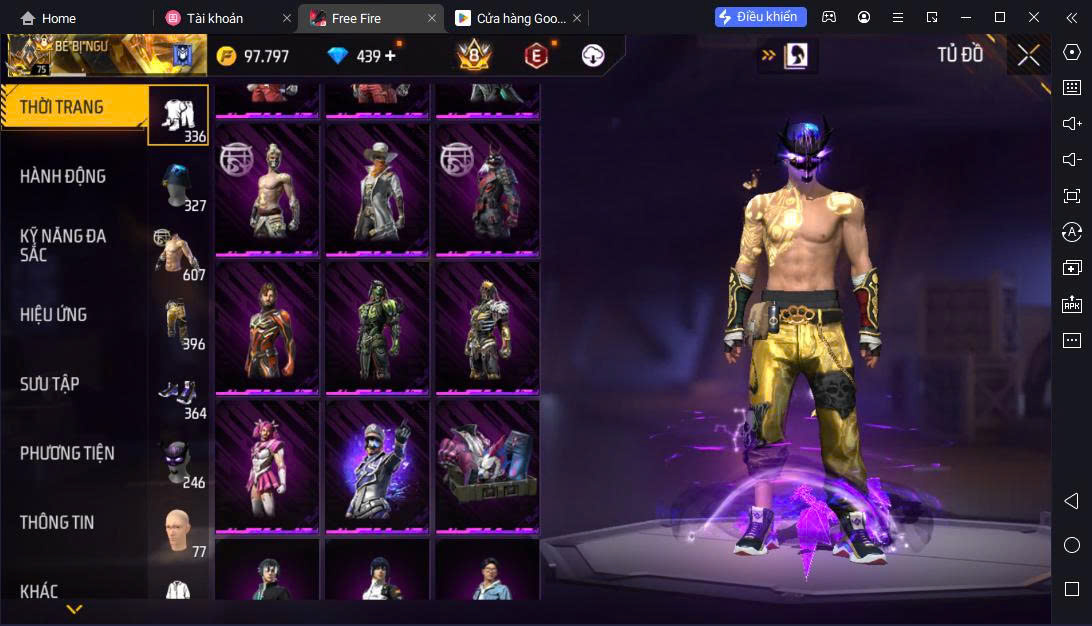Select the green skeleton outfit thumbnail

tap(377, 327)
